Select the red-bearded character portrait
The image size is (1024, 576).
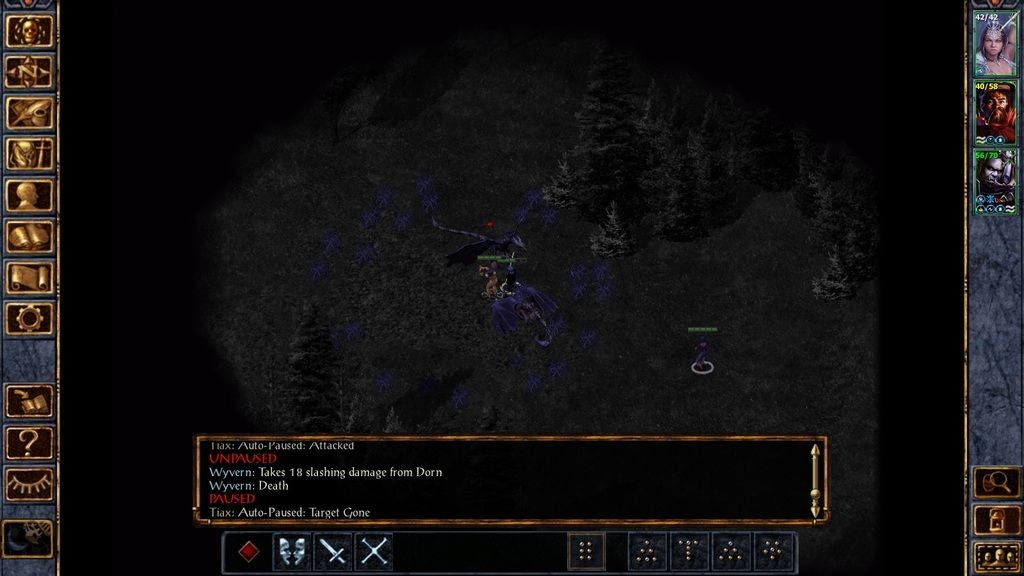click(995, 113)
